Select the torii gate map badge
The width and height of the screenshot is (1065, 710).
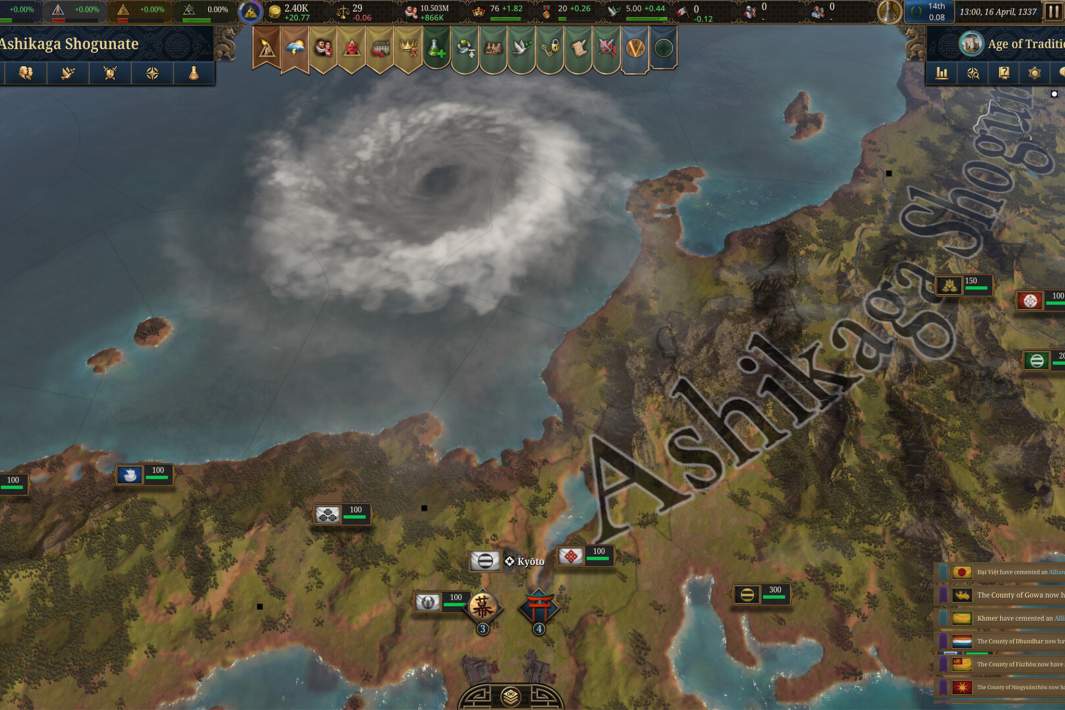click(x=538, y=607)
